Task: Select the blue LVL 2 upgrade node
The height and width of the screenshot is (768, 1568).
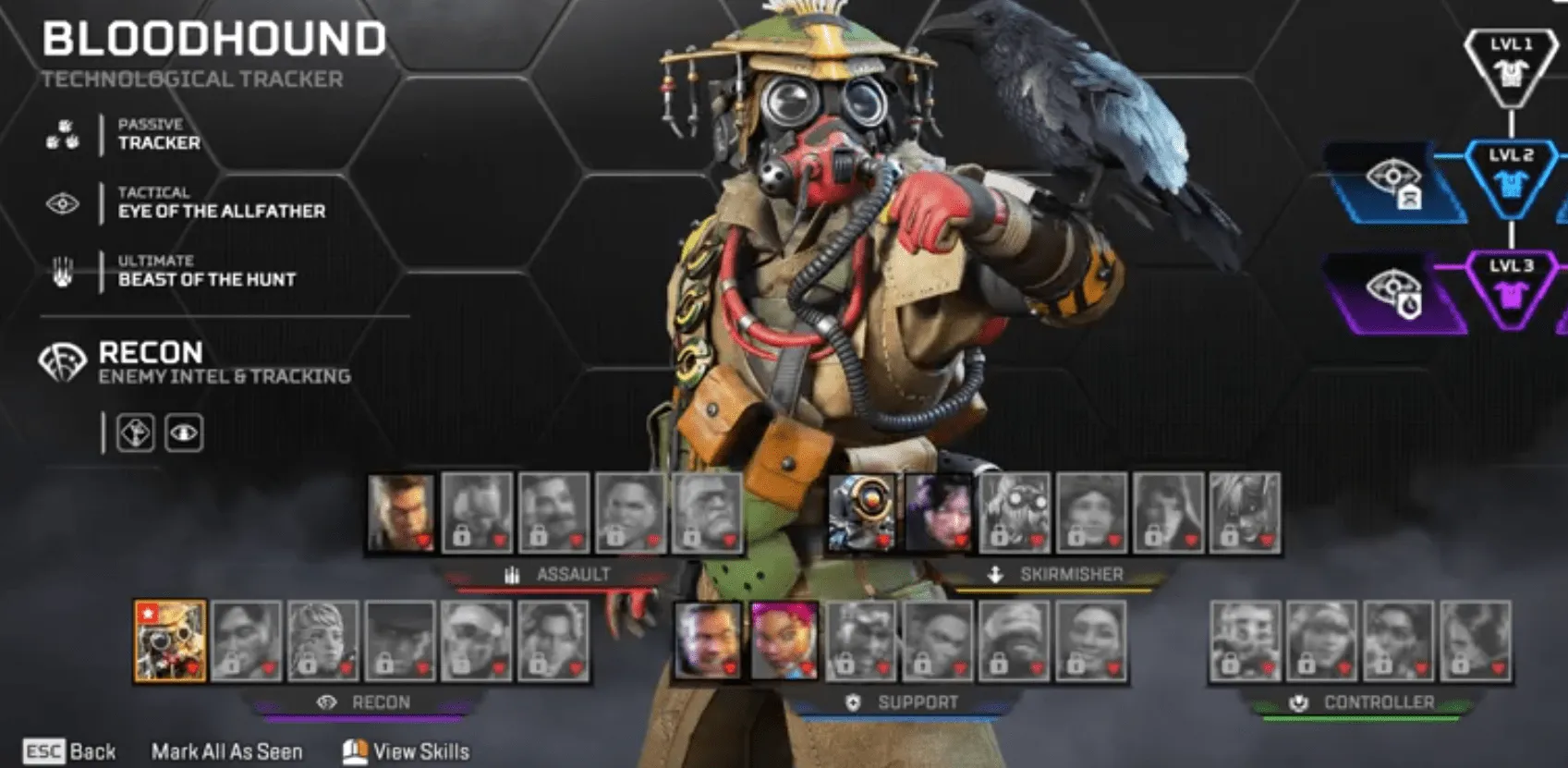Action: (x=1511, y=177)
